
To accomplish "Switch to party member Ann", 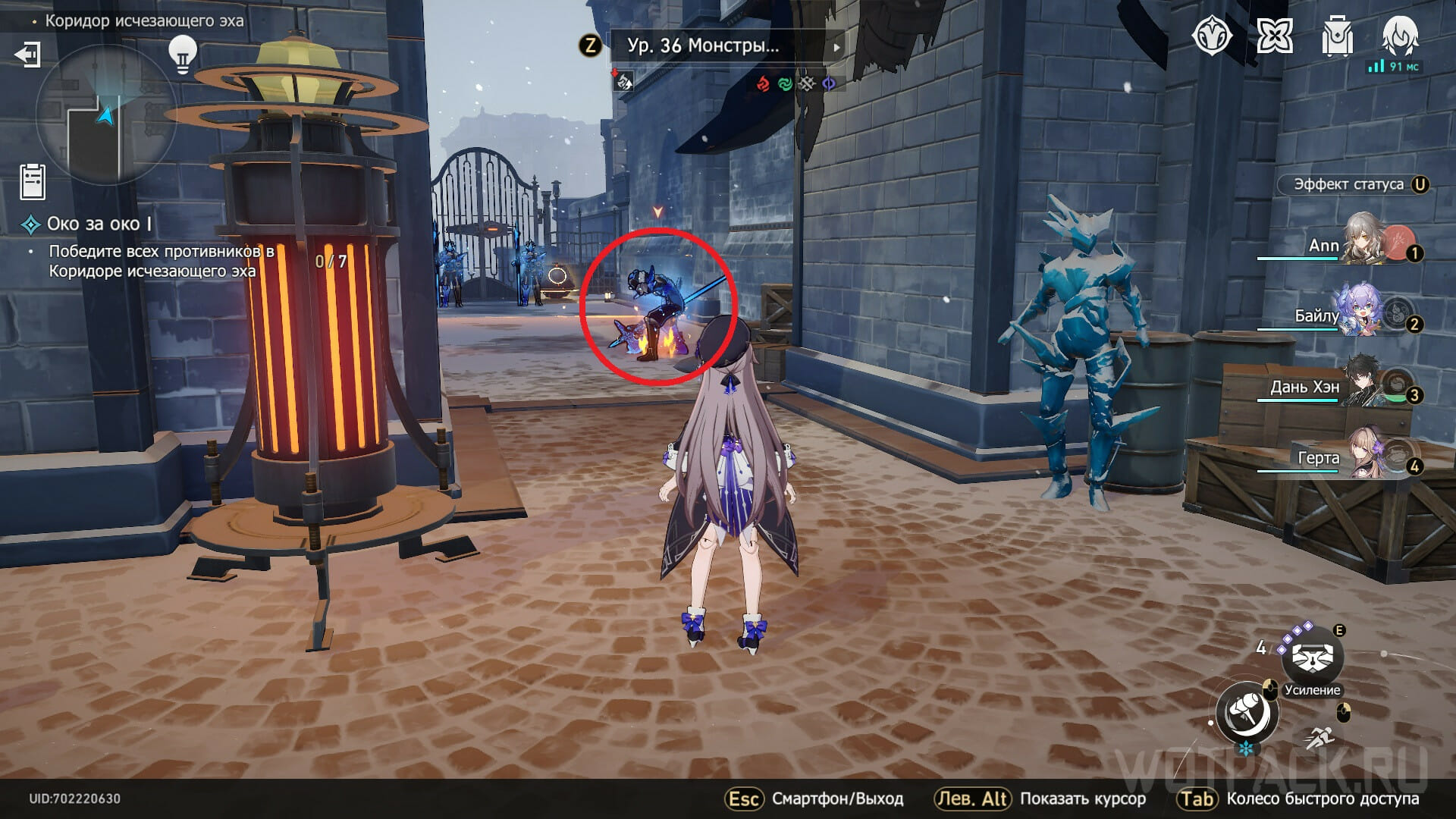I will (x=1365, y=241).
